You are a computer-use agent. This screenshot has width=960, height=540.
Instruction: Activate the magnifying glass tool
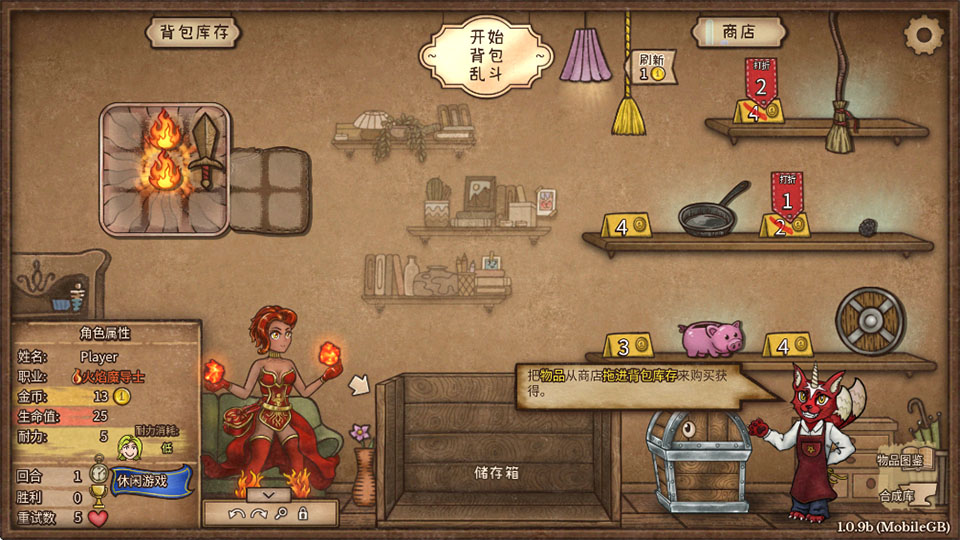(x=280, y=513)
